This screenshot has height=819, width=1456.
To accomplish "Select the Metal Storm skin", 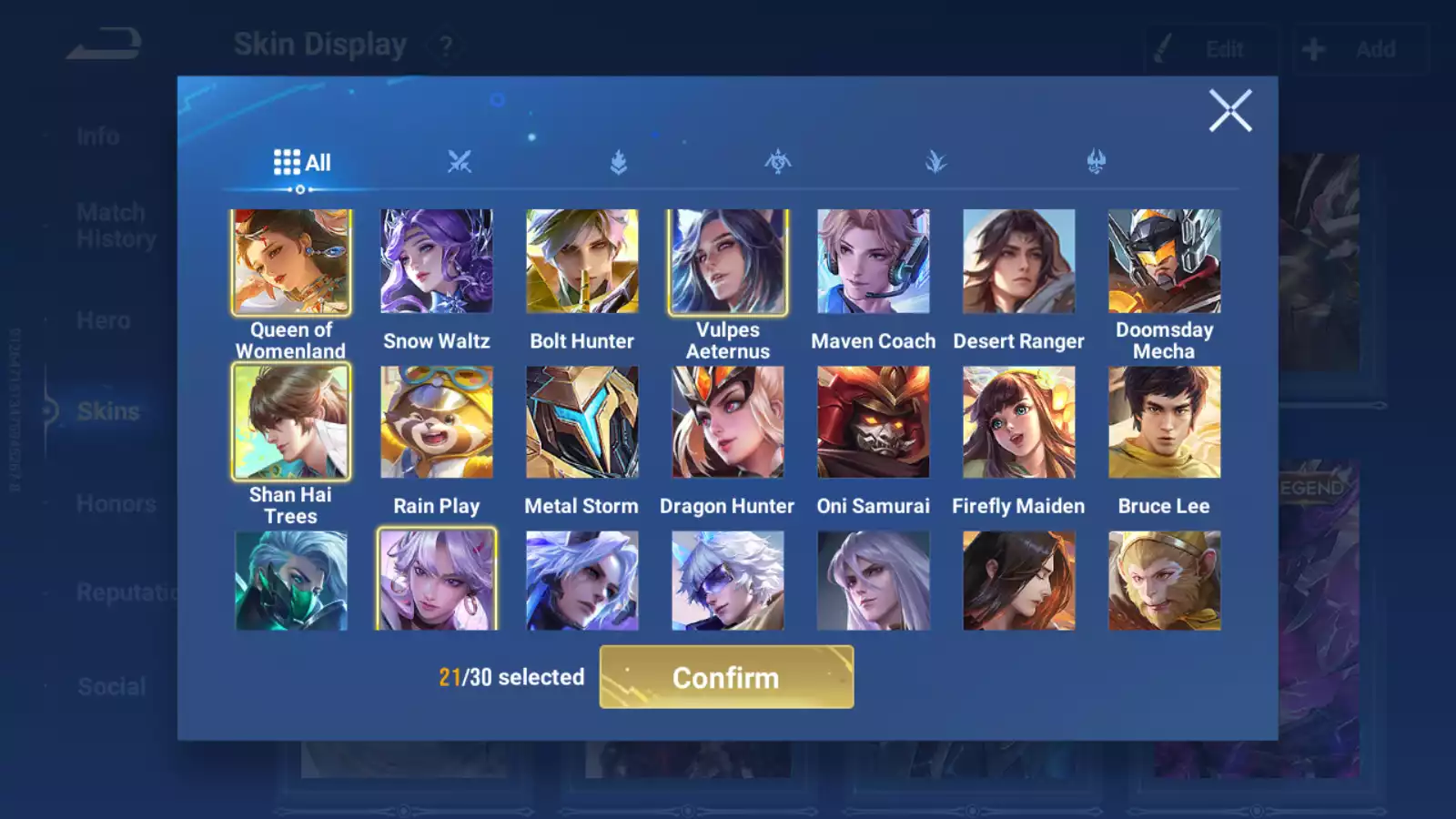I will point(582,422).
